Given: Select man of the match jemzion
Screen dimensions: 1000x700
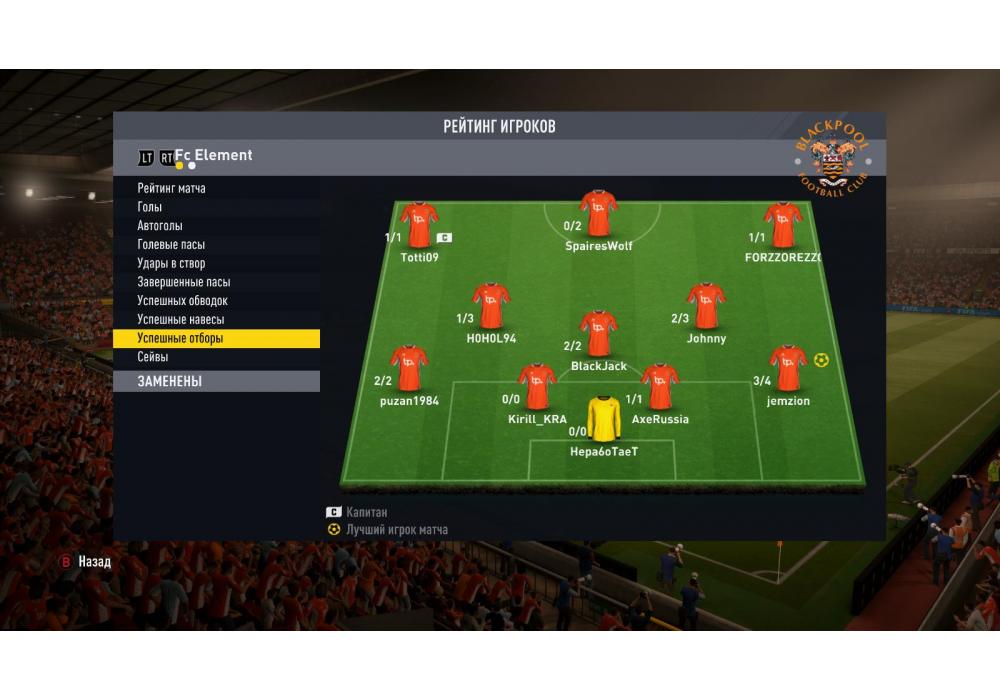Looking at the screenshot, I should (787, 369).
